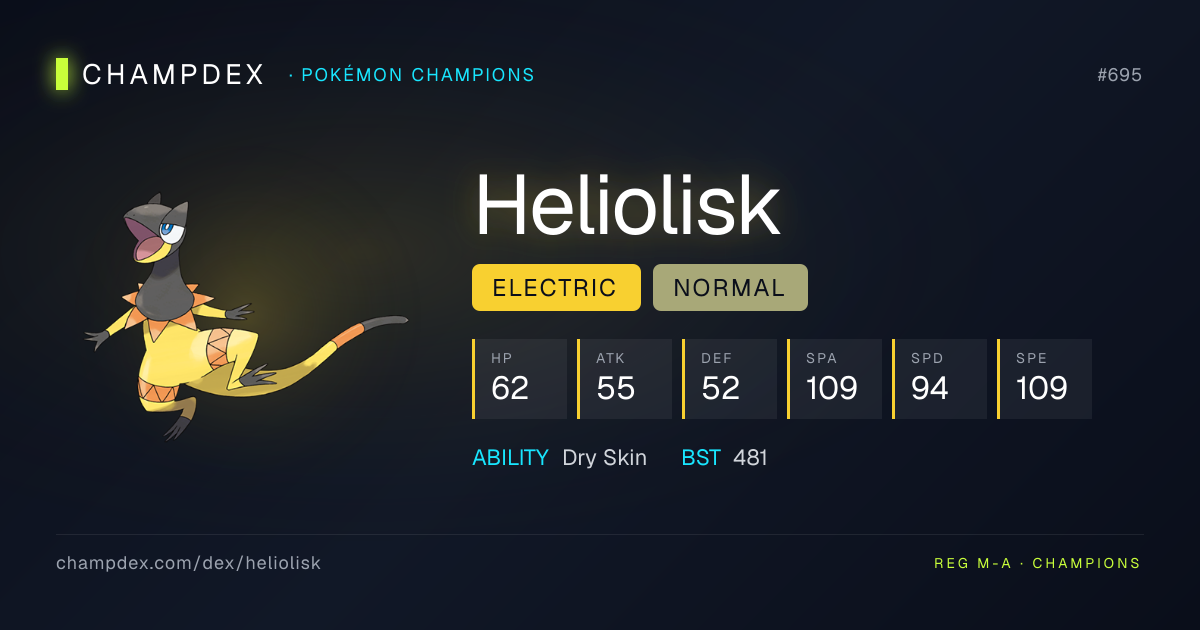This screenshot has width=1200, height=630.
Task: Select the SPD stat tile
Action: pyautogui.click(x=939, y=379)
